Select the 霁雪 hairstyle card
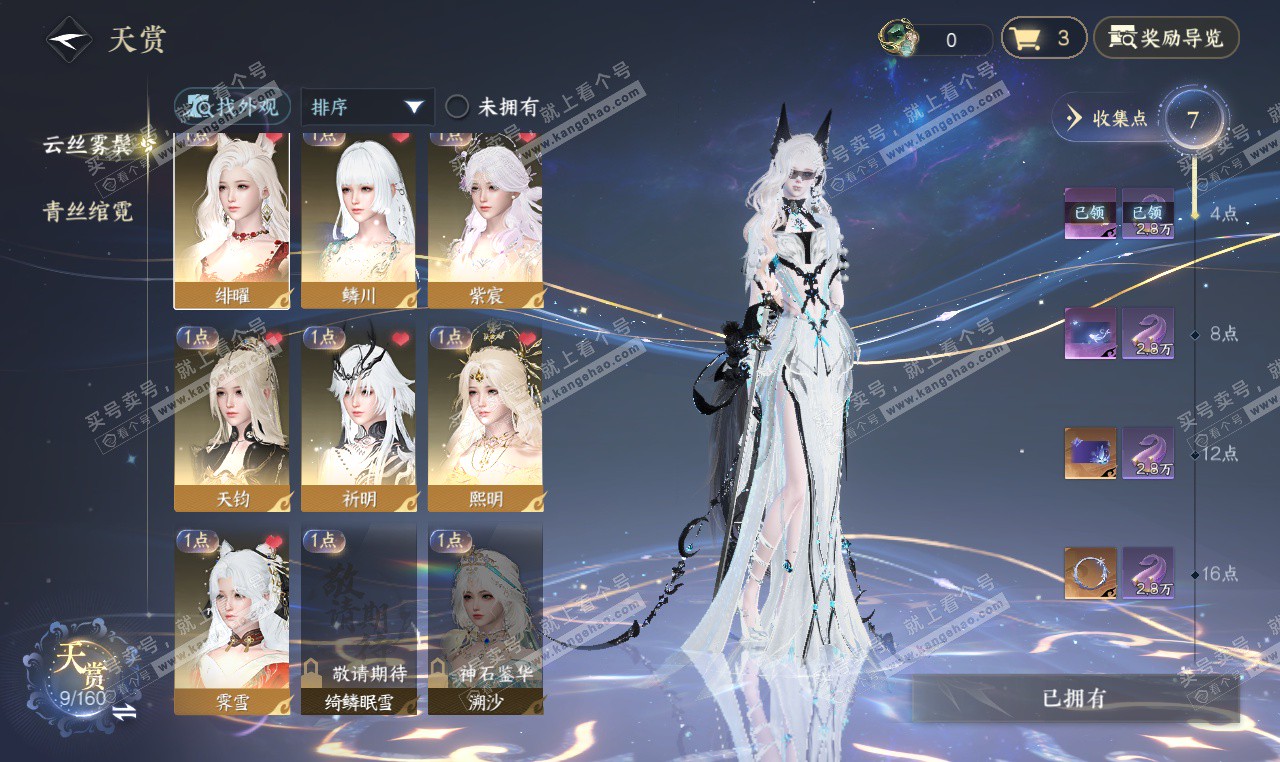Viewport: 1280px width, 762px height. (x=232, y=620)
